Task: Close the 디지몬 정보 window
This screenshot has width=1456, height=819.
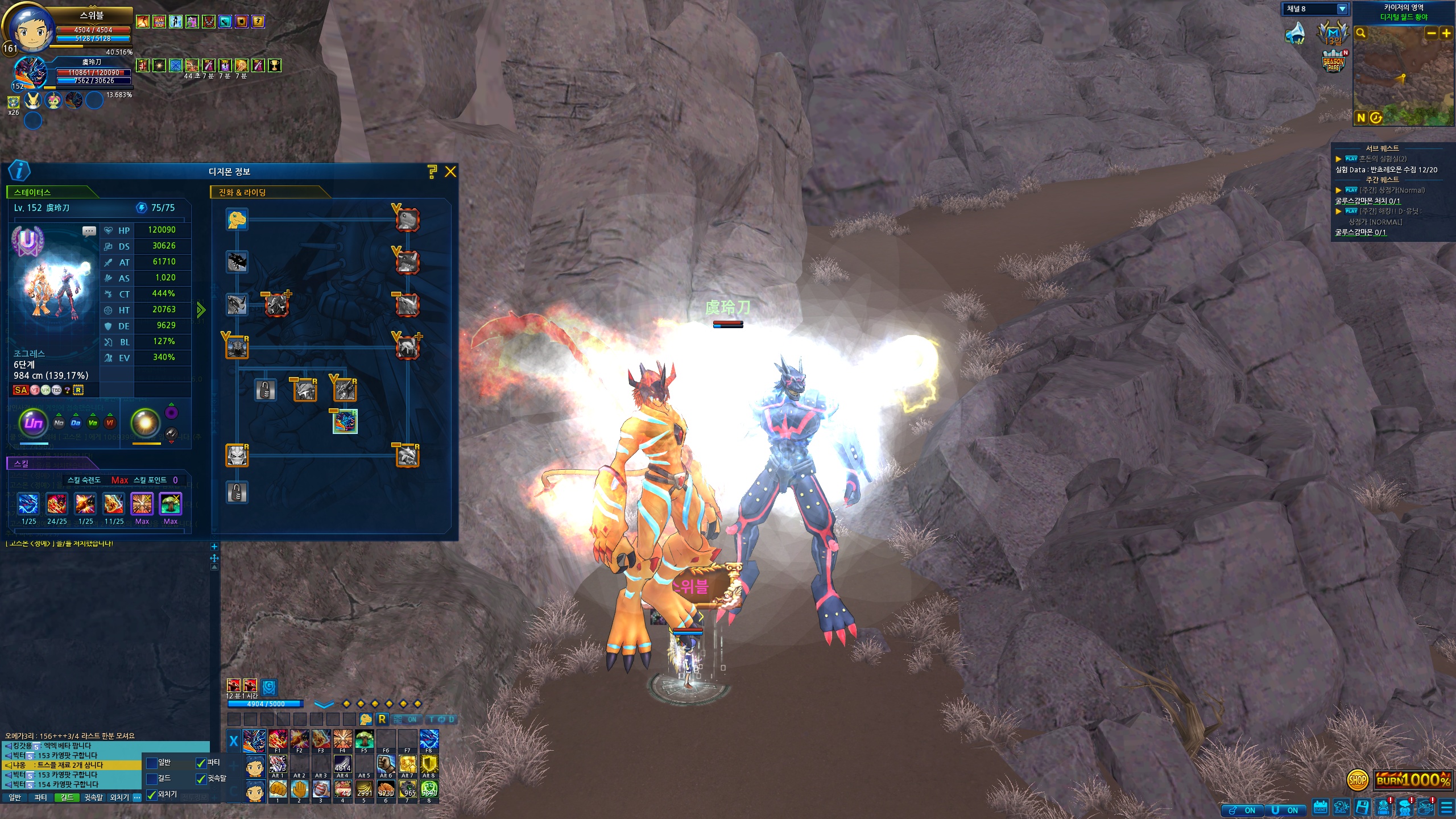Action: tap(450, 172)
